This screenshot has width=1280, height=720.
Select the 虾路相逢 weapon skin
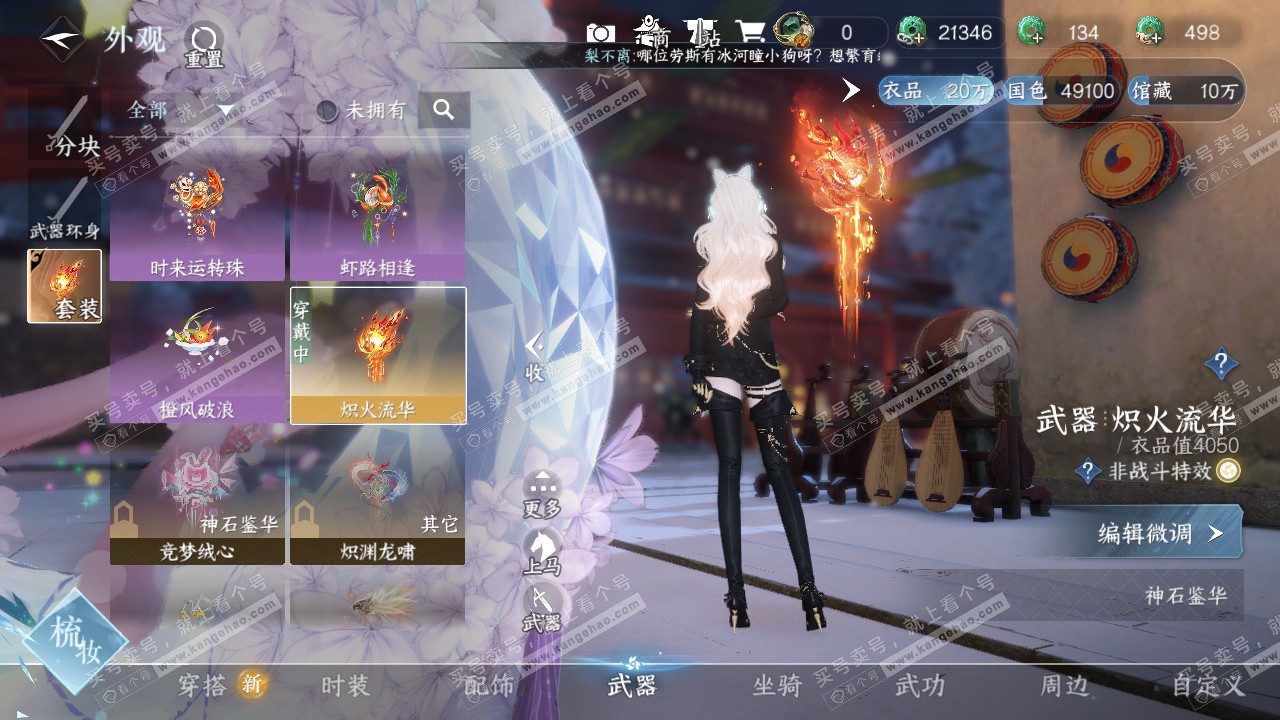pyautogui.click(x=378, y=223)
